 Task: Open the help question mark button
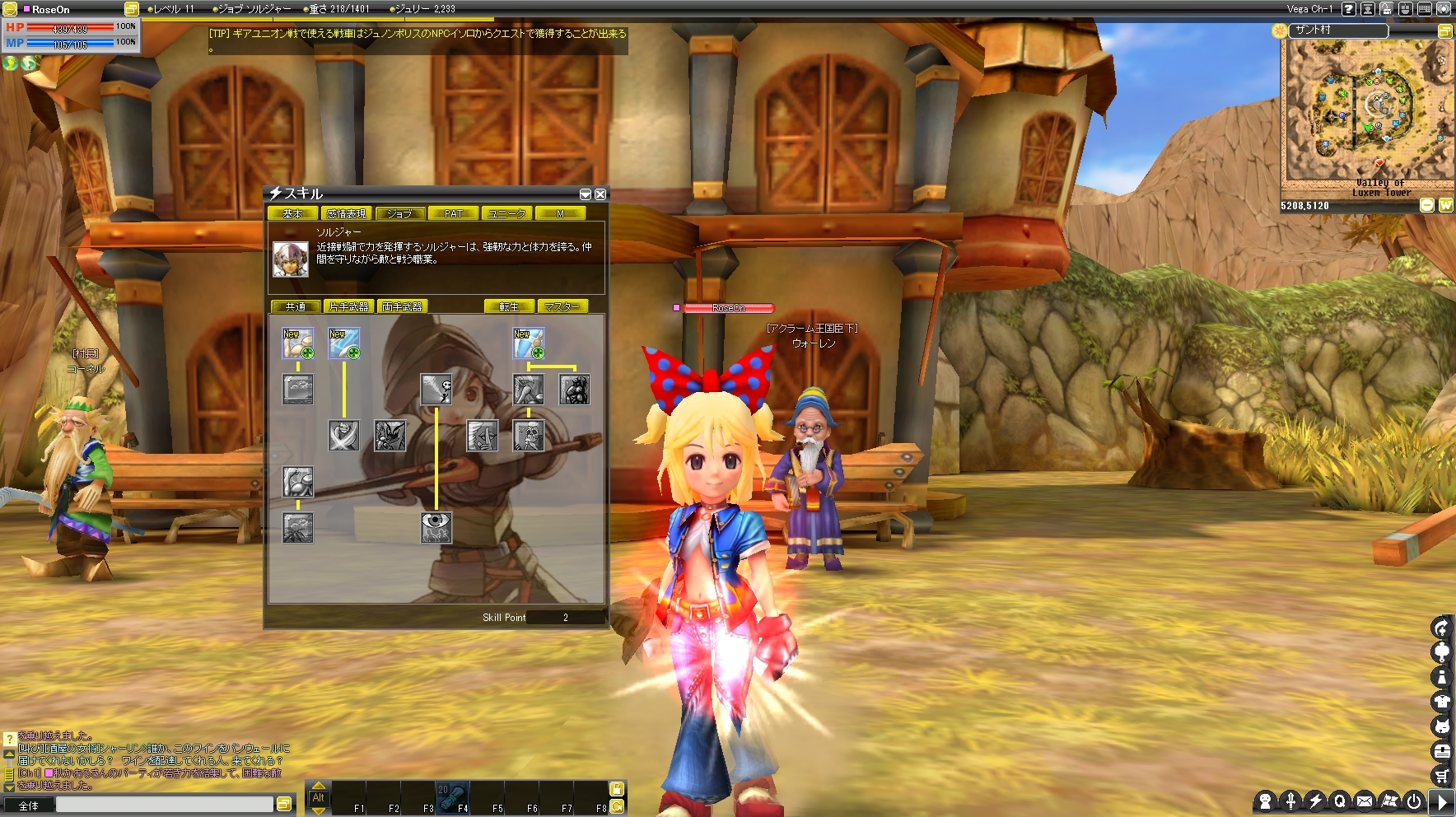pos(1348,9)
